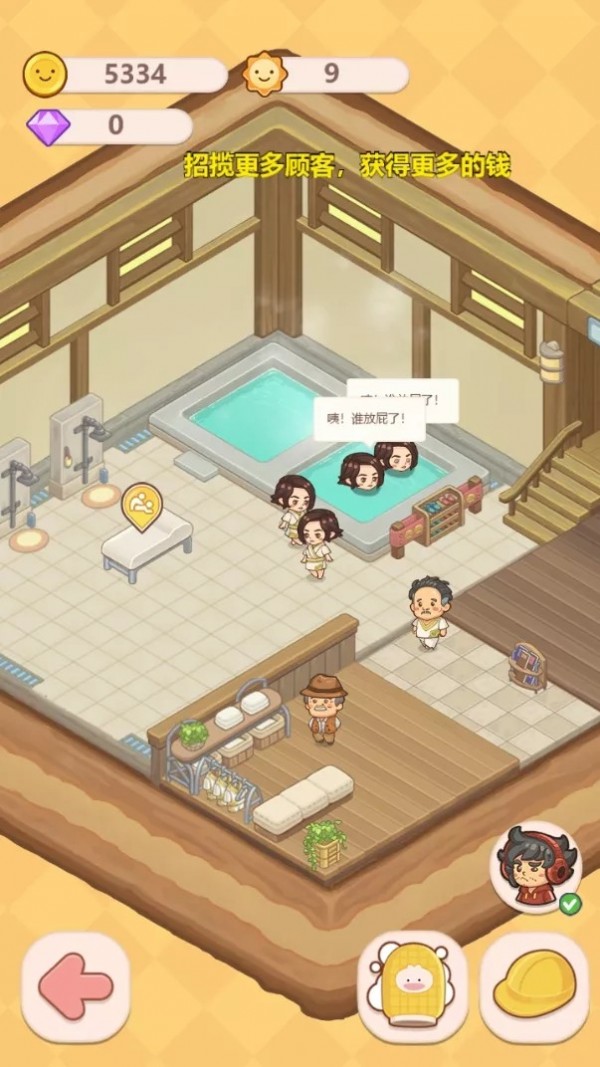This screenshot has width=600, height=1067.
Task: Tap the pink back arrow button
Action: 76,986
